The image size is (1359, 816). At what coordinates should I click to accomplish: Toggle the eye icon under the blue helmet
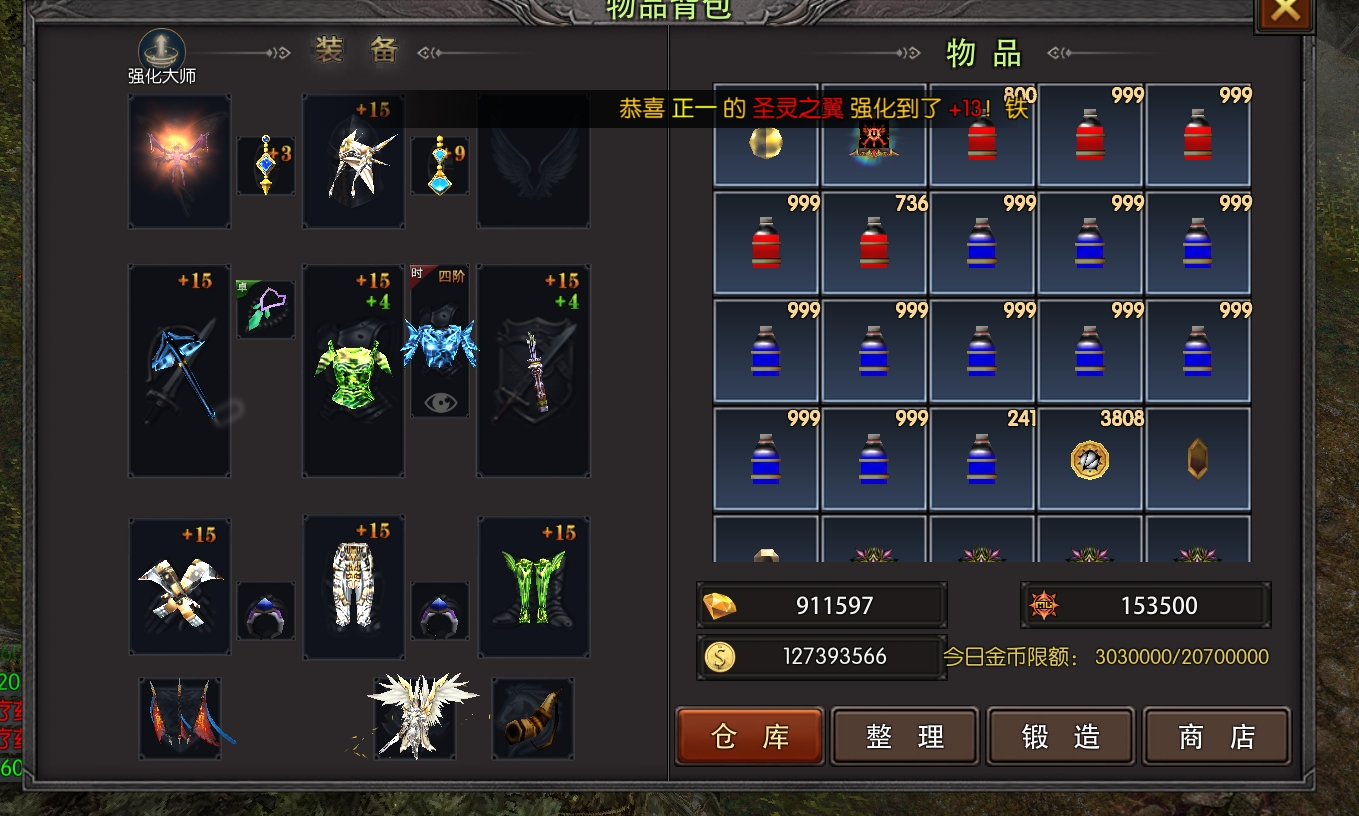point(440,403)
